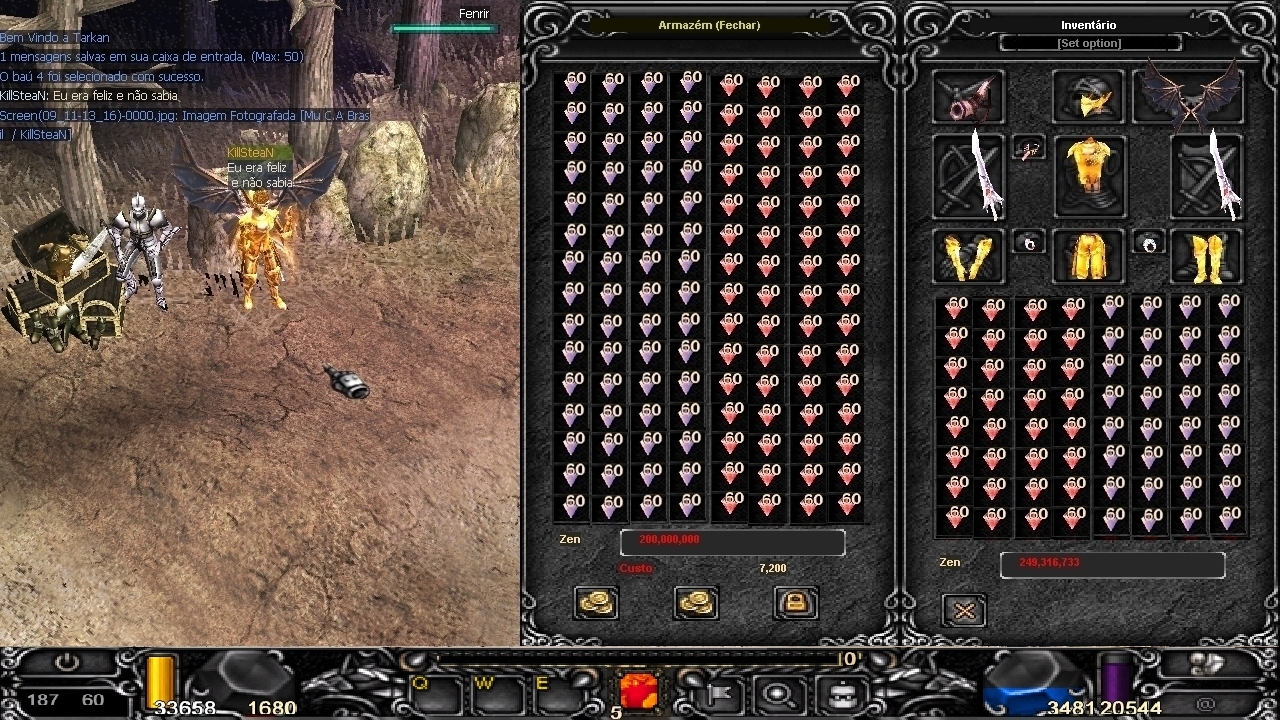The height and width of the screenshot is (720, 1280).
Task: Select the equipped golden gloves
Action: [x=968, y=256]
